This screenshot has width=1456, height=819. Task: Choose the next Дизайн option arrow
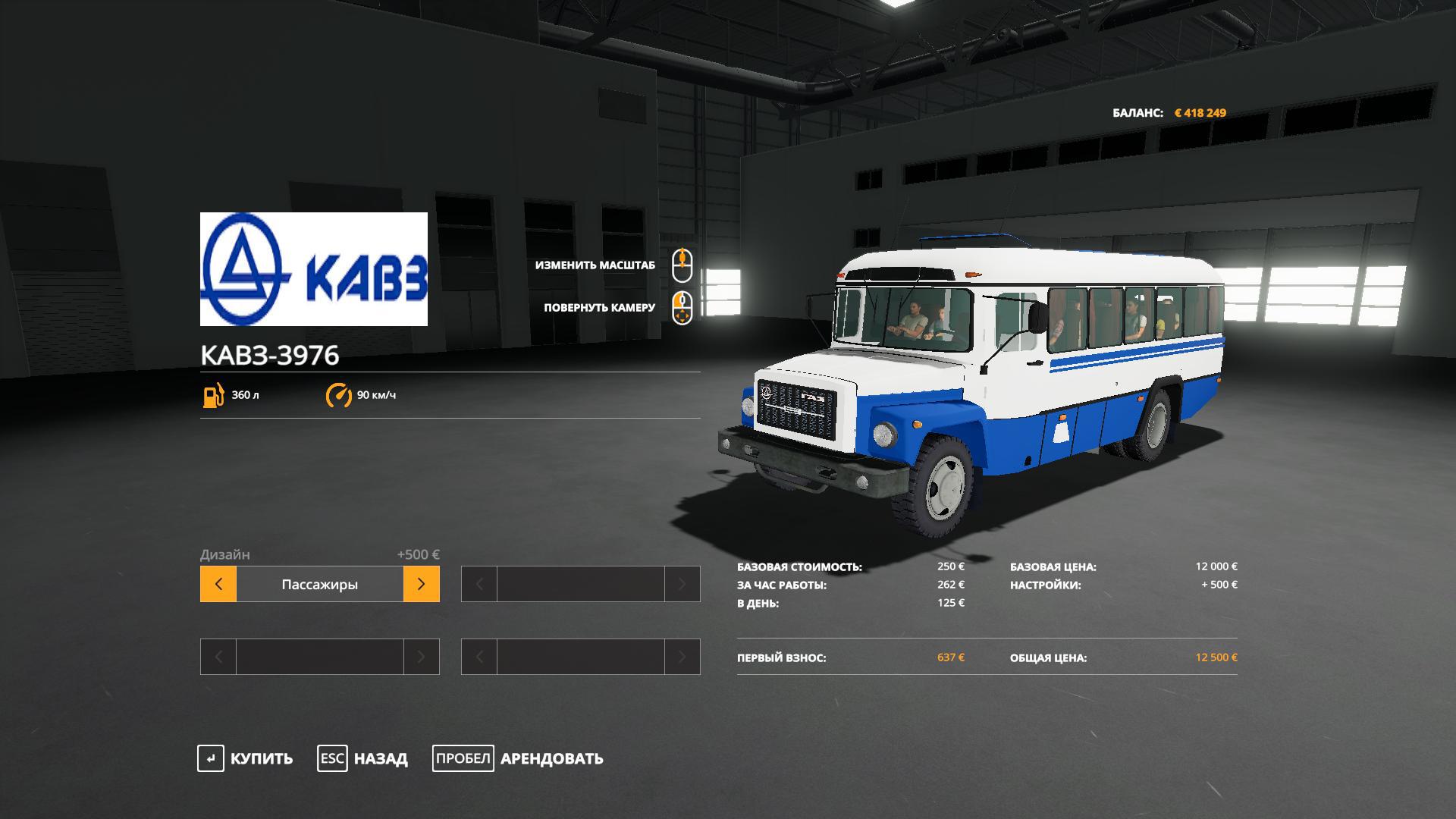pyautogui.click(x=422, y=584)
